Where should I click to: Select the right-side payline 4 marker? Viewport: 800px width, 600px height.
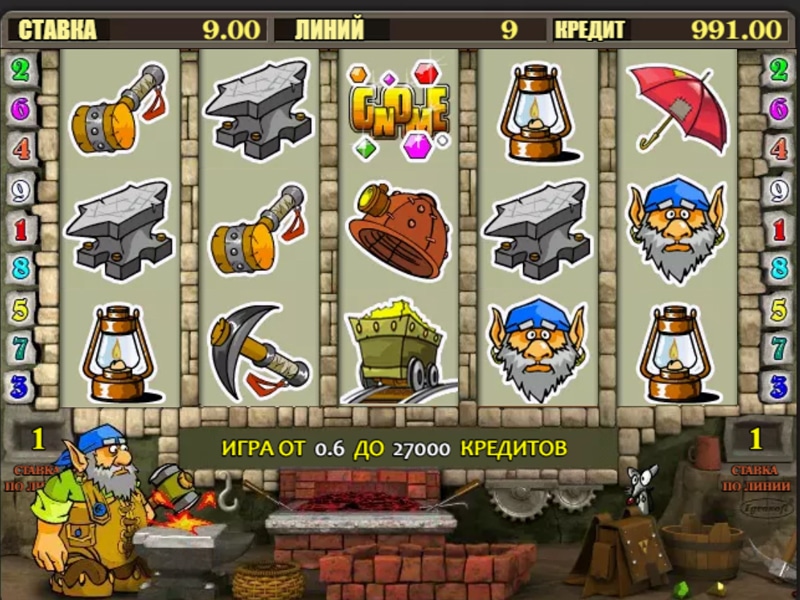[x=779, y=149]
